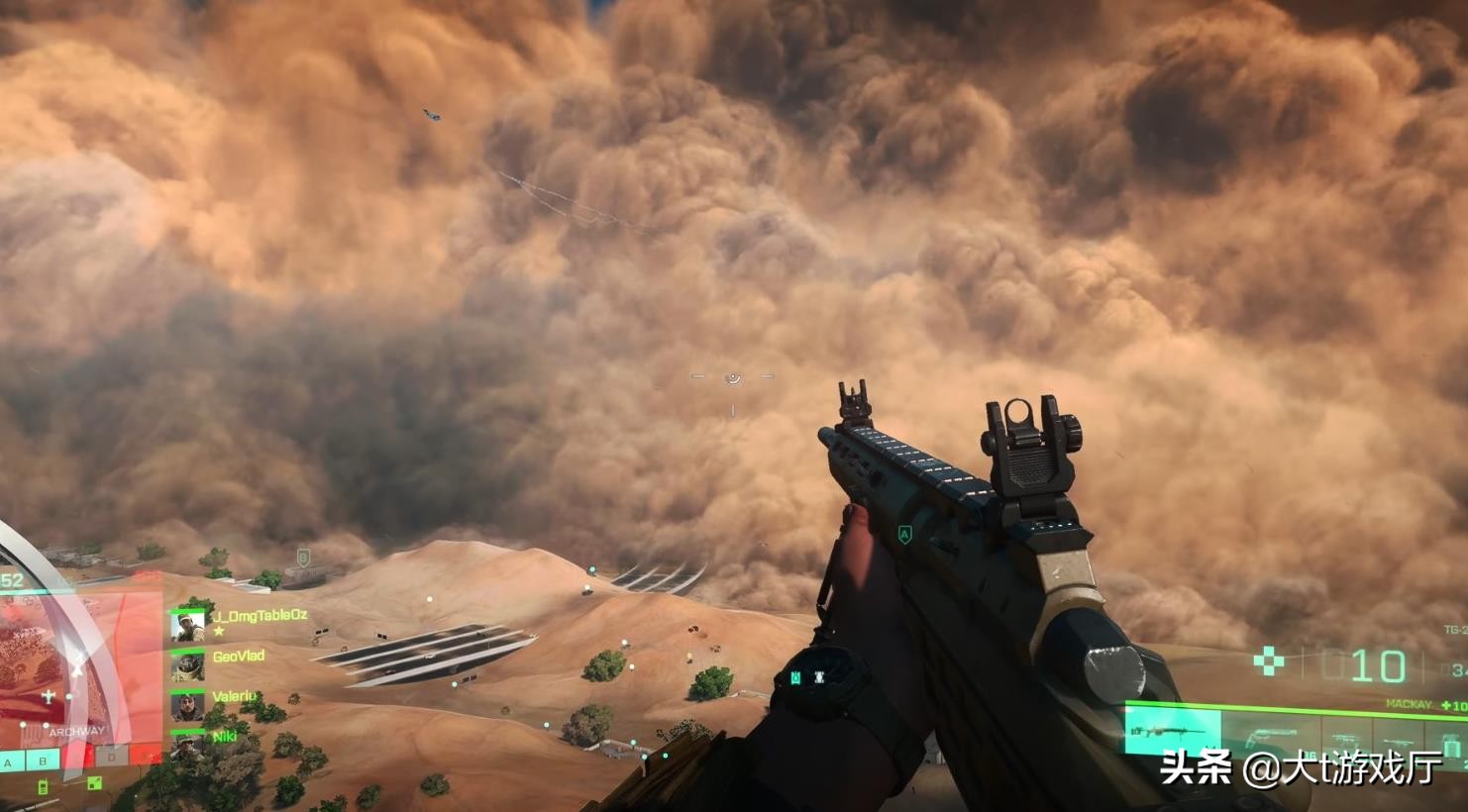Click the green radio handset icon
The image size is (1468, 812).
43,788
